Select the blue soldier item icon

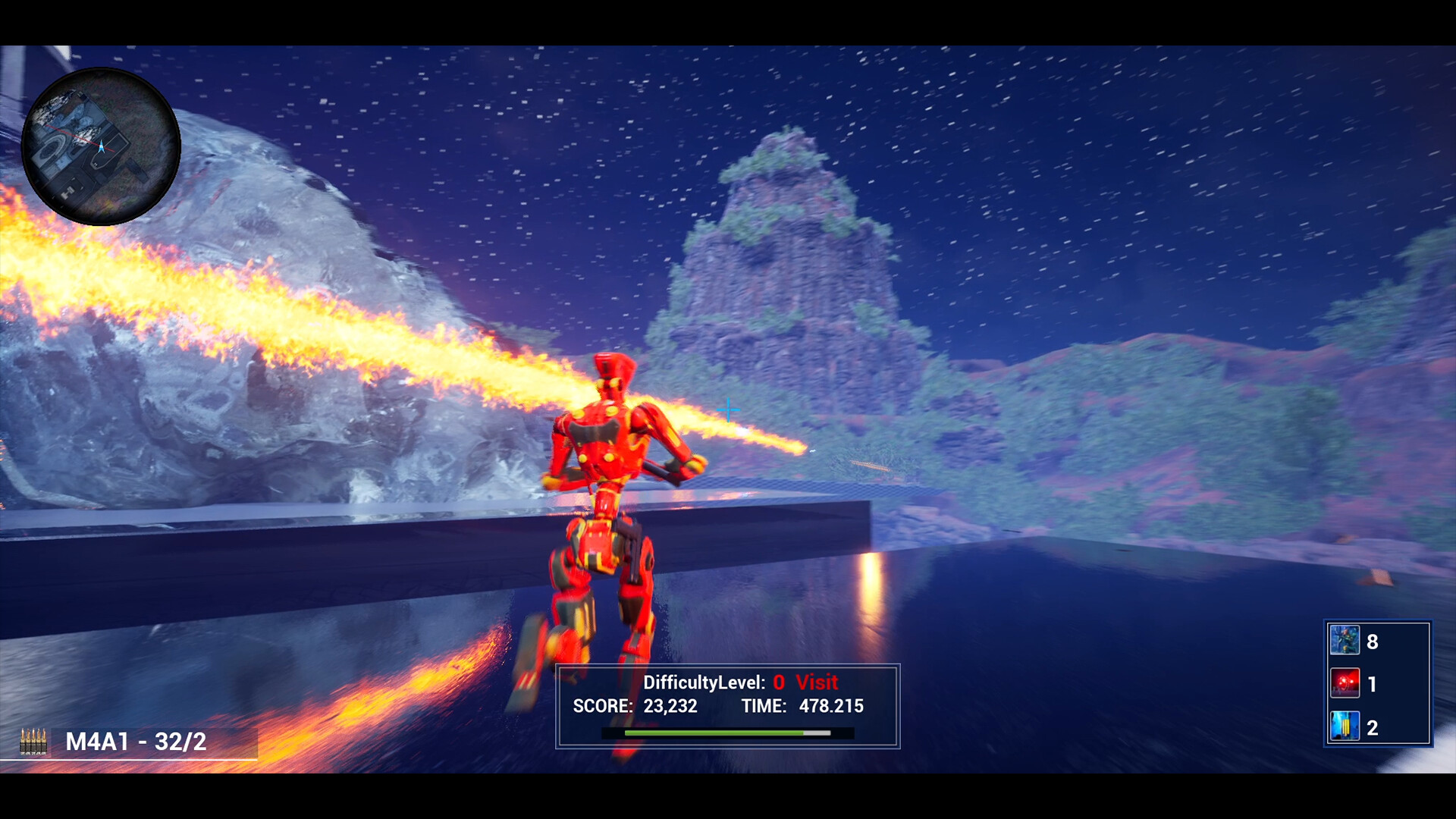(1345, 641)
